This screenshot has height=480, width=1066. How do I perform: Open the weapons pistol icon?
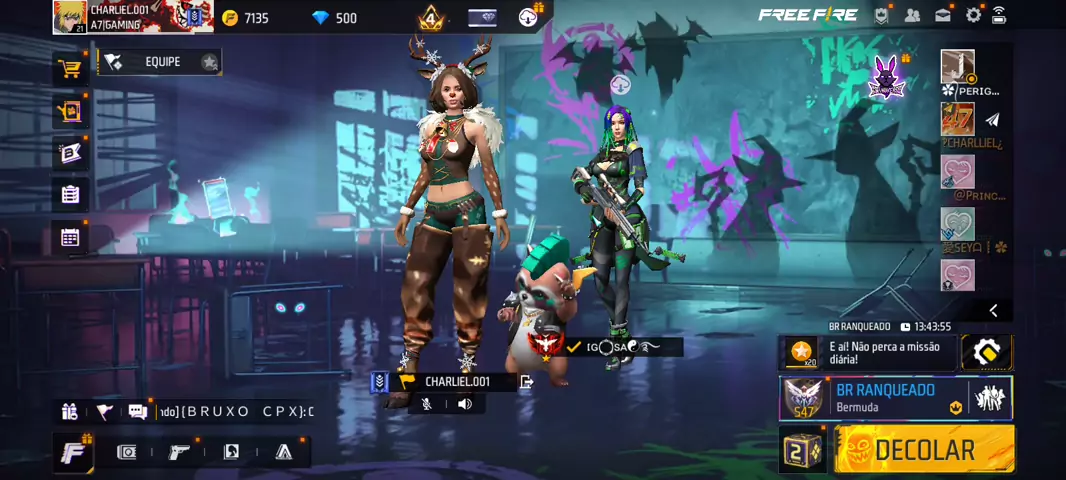click(179, 452)
